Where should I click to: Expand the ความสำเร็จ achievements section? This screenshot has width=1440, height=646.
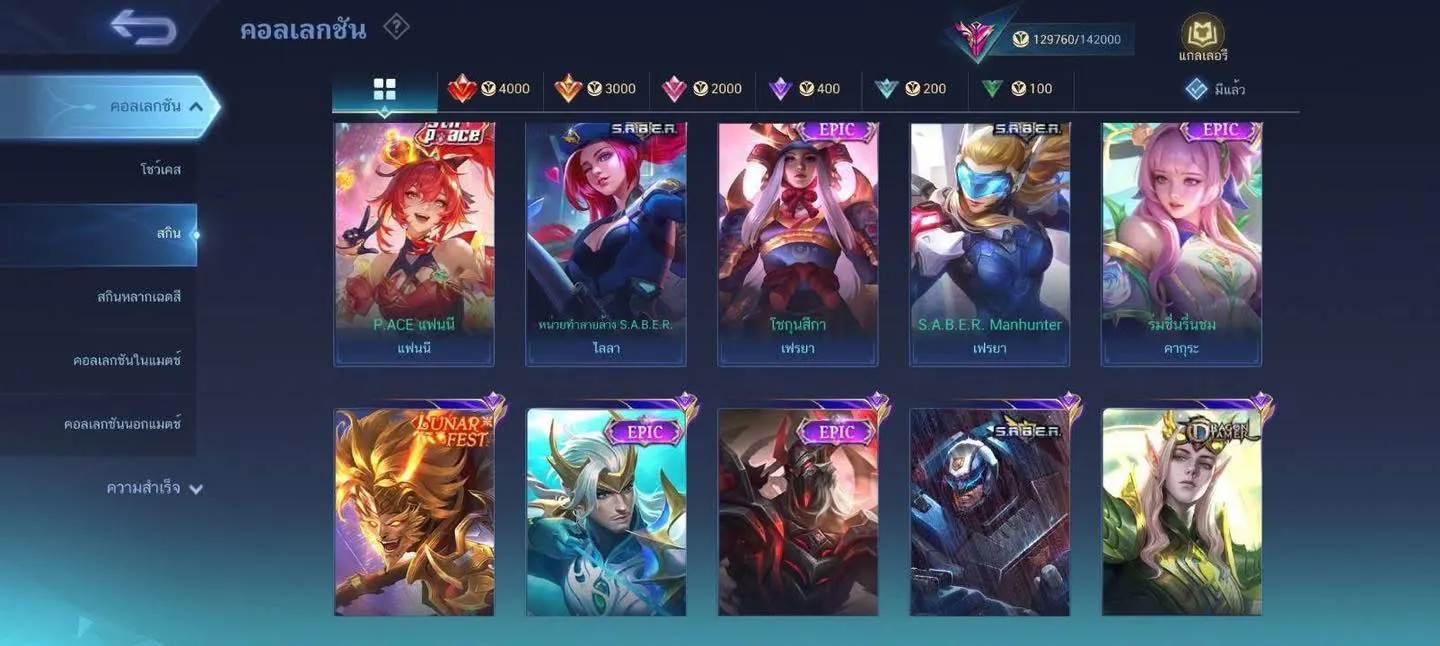154,488
